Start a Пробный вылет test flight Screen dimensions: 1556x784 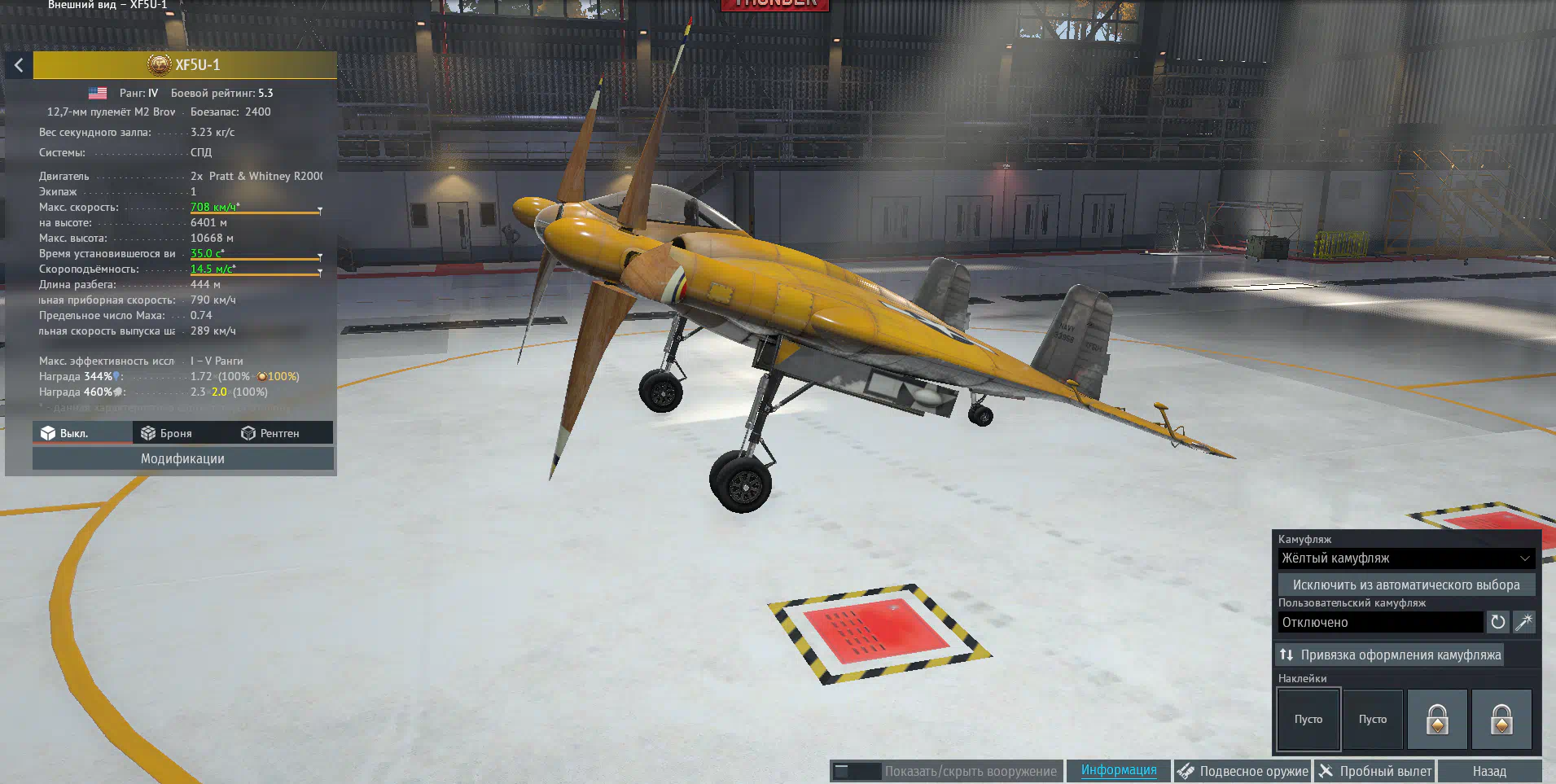pos(1375,771)
